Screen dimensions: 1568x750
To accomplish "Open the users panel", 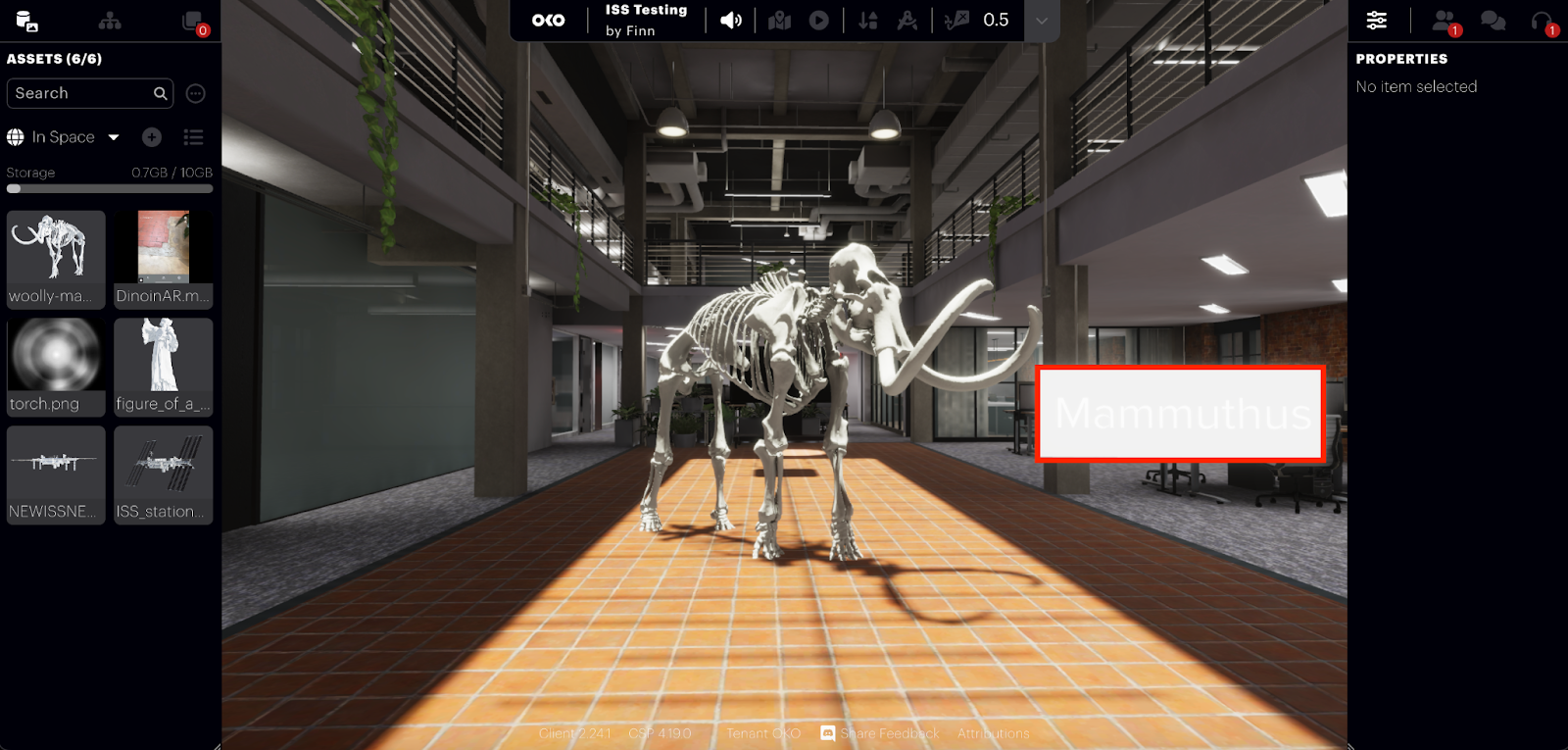I will [1444, 21].
